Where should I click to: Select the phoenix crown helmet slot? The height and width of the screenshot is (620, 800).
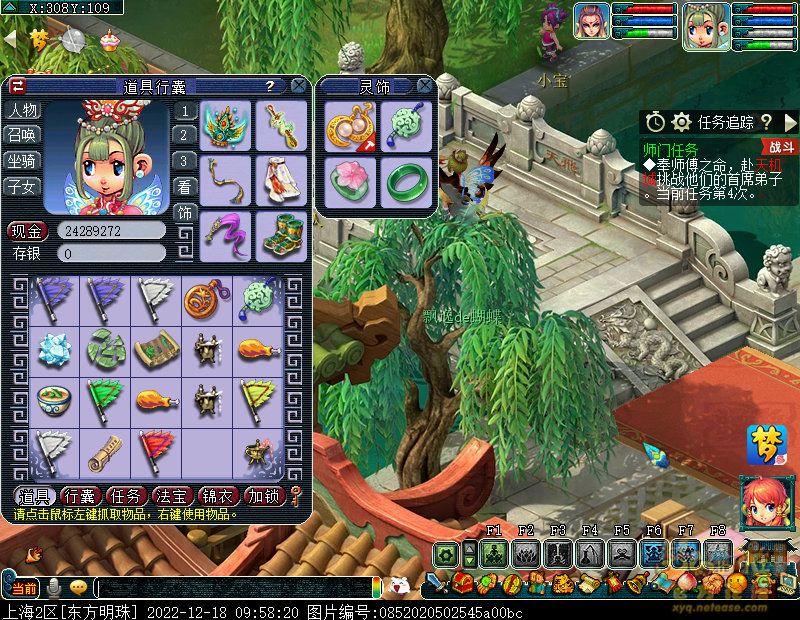click(225, 126)
